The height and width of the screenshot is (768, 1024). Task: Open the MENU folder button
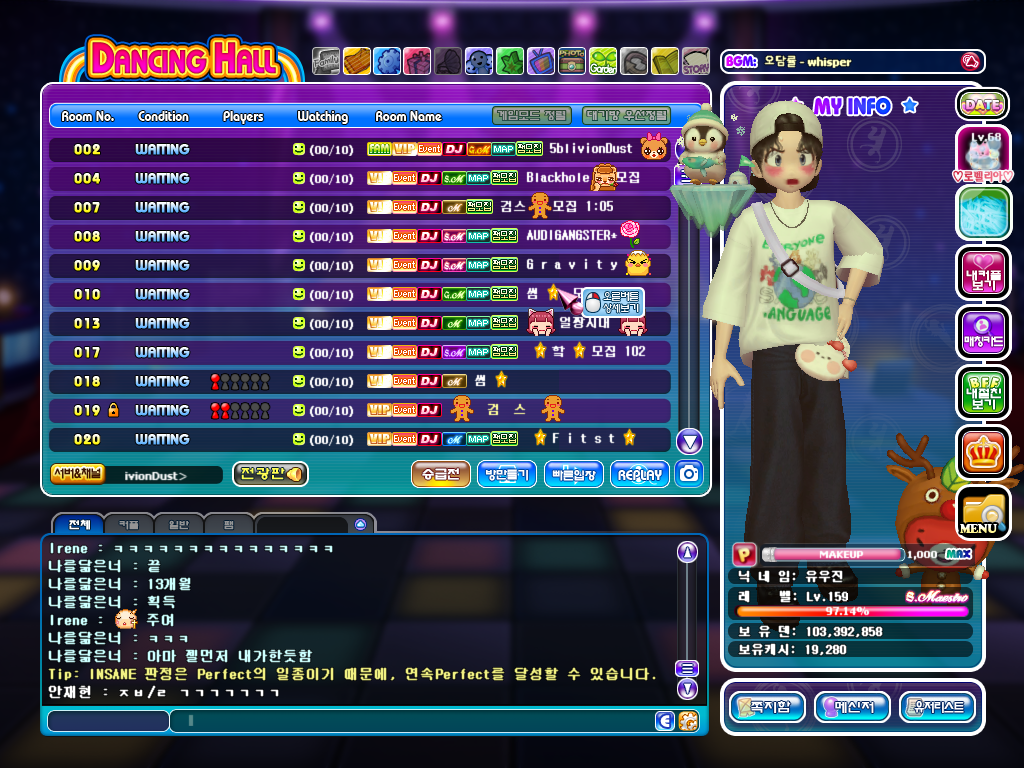pyautogui.click(x=982, y=514)
